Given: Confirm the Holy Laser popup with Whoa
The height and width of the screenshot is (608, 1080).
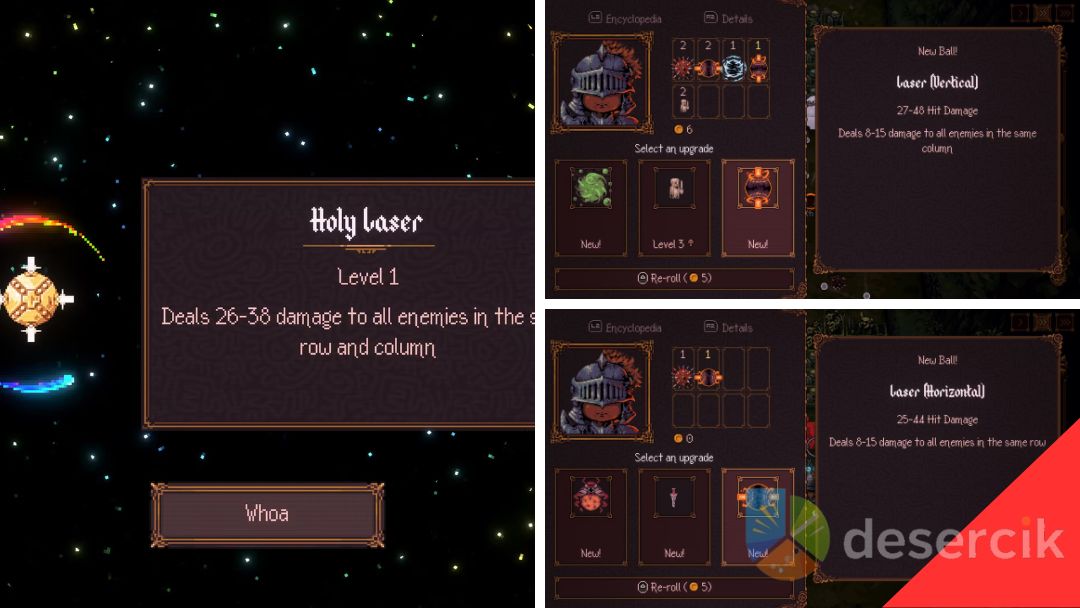Looking at the screenshot, I should (x=267, y=514).
